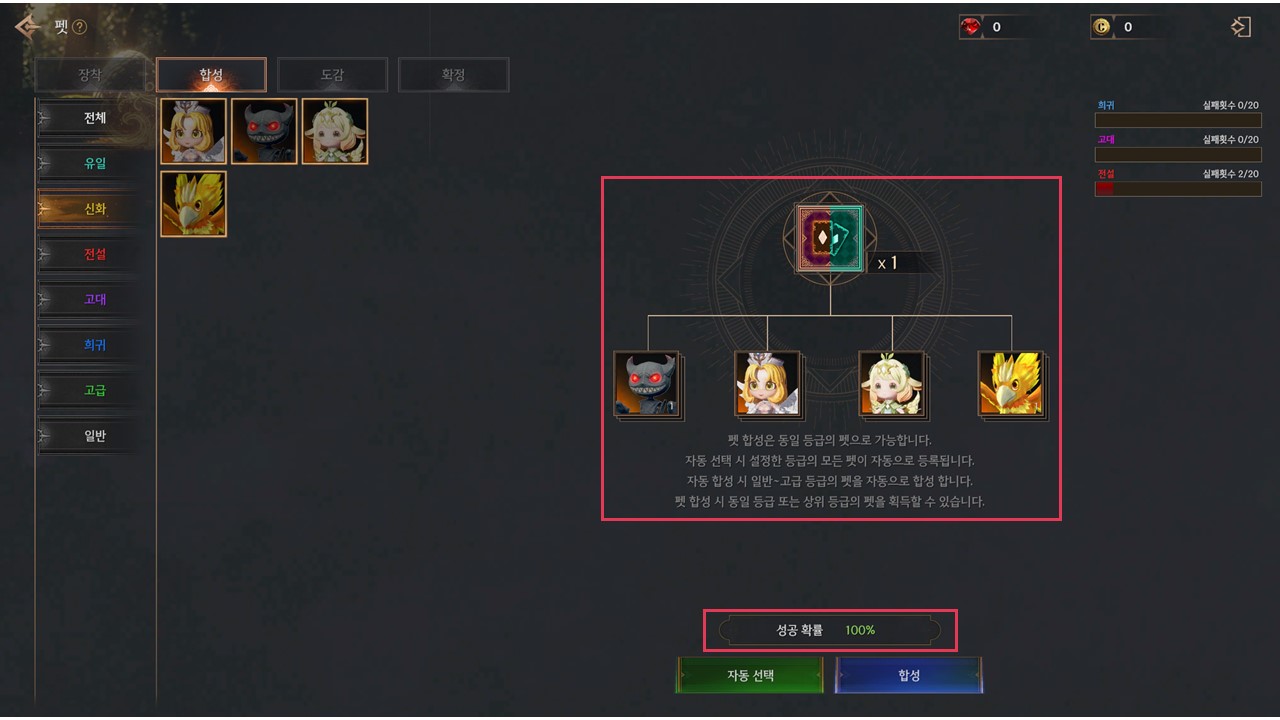Viewport: 1280px width, 720px height.
Task: Filter pets by 유일 grade
Action: (94, 163)
